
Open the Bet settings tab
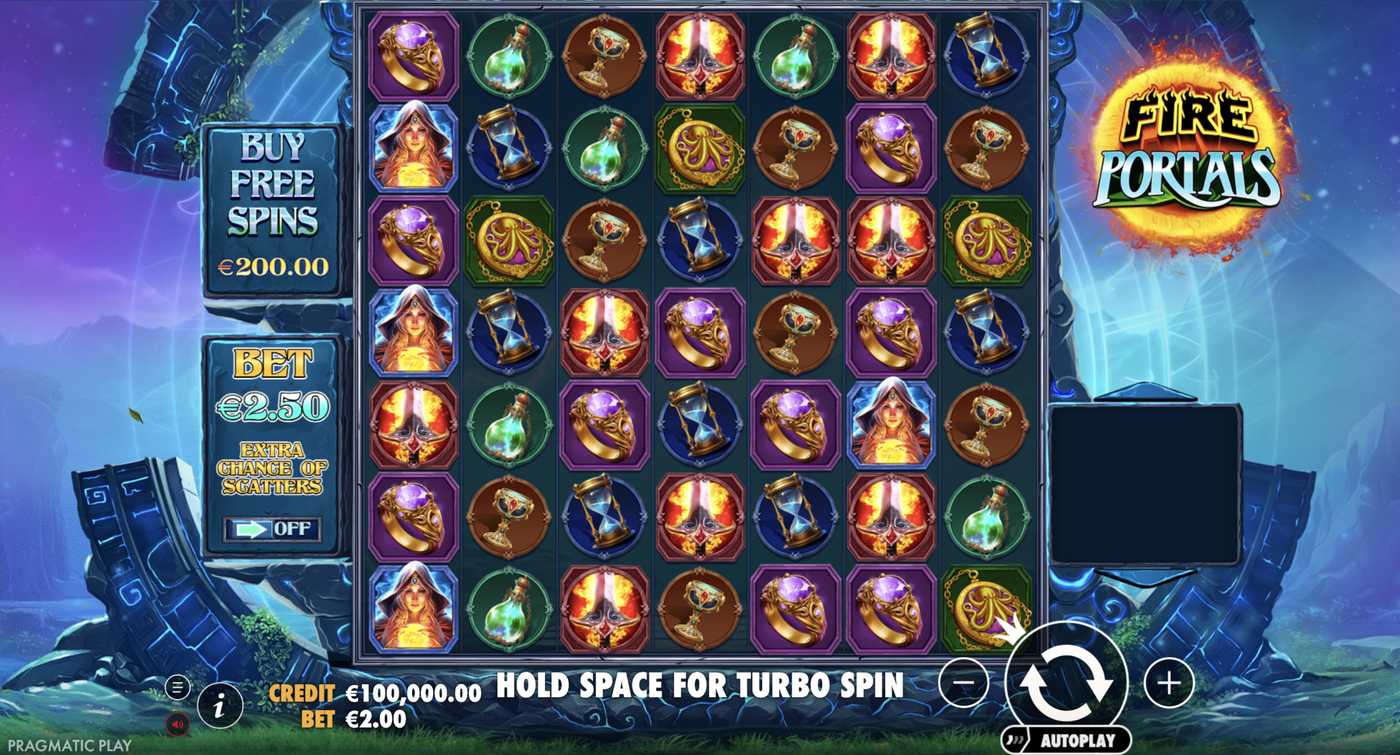tap(272, 360)
